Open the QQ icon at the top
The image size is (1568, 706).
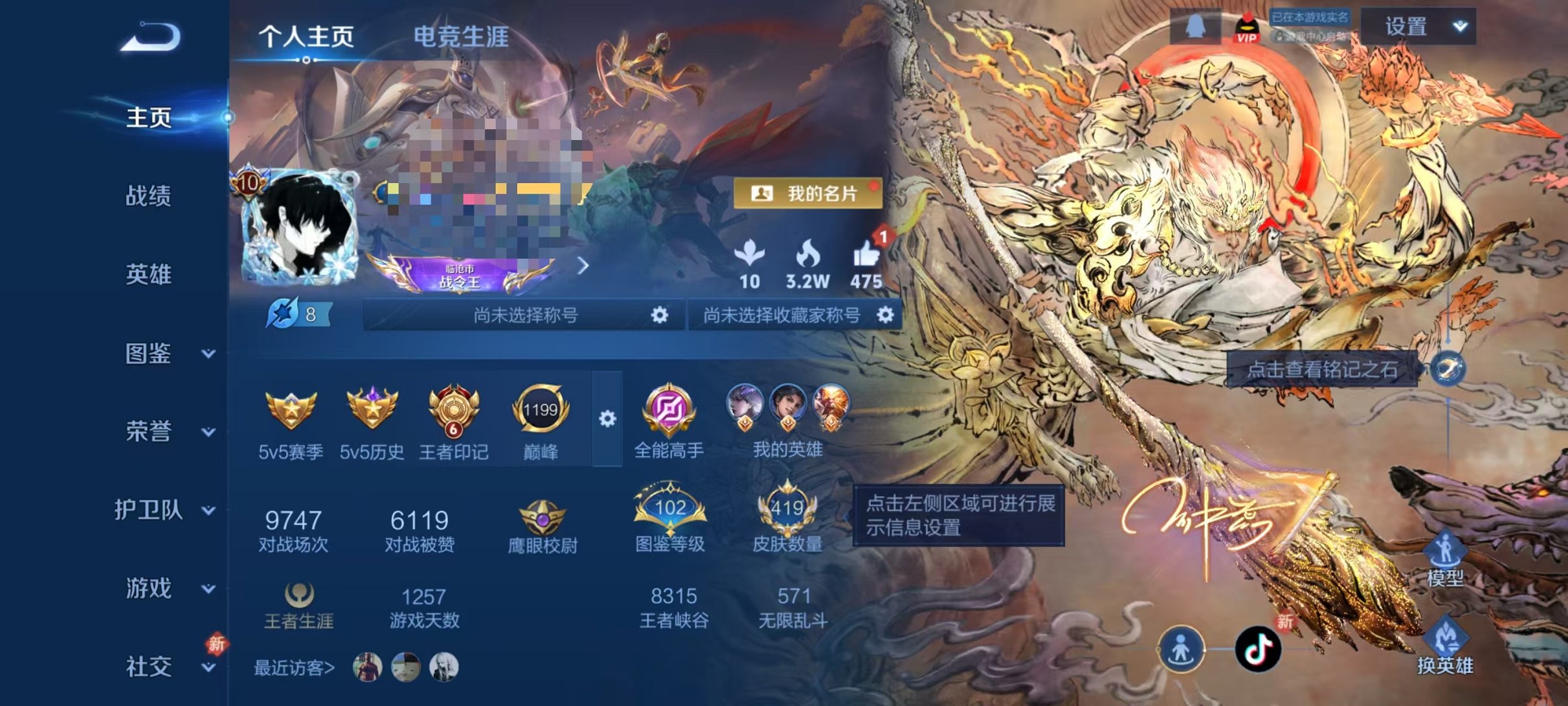click(1196, 26)
